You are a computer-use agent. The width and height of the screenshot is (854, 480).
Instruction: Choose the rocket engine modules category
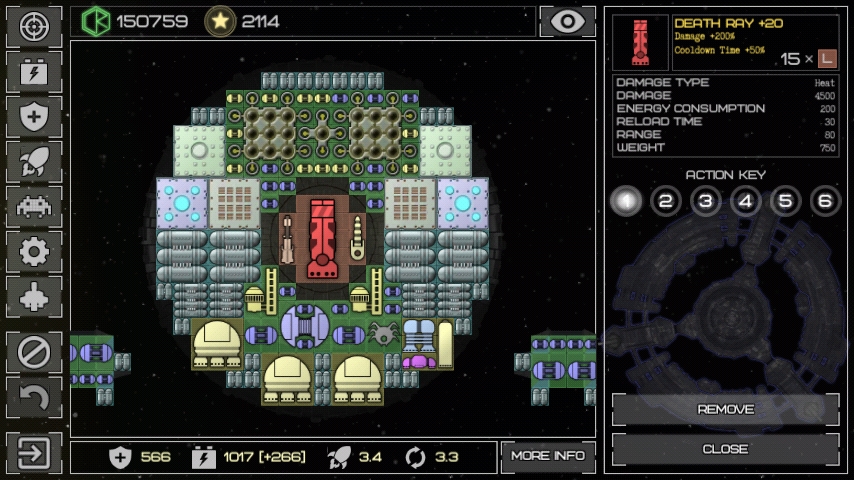(34, 162)
